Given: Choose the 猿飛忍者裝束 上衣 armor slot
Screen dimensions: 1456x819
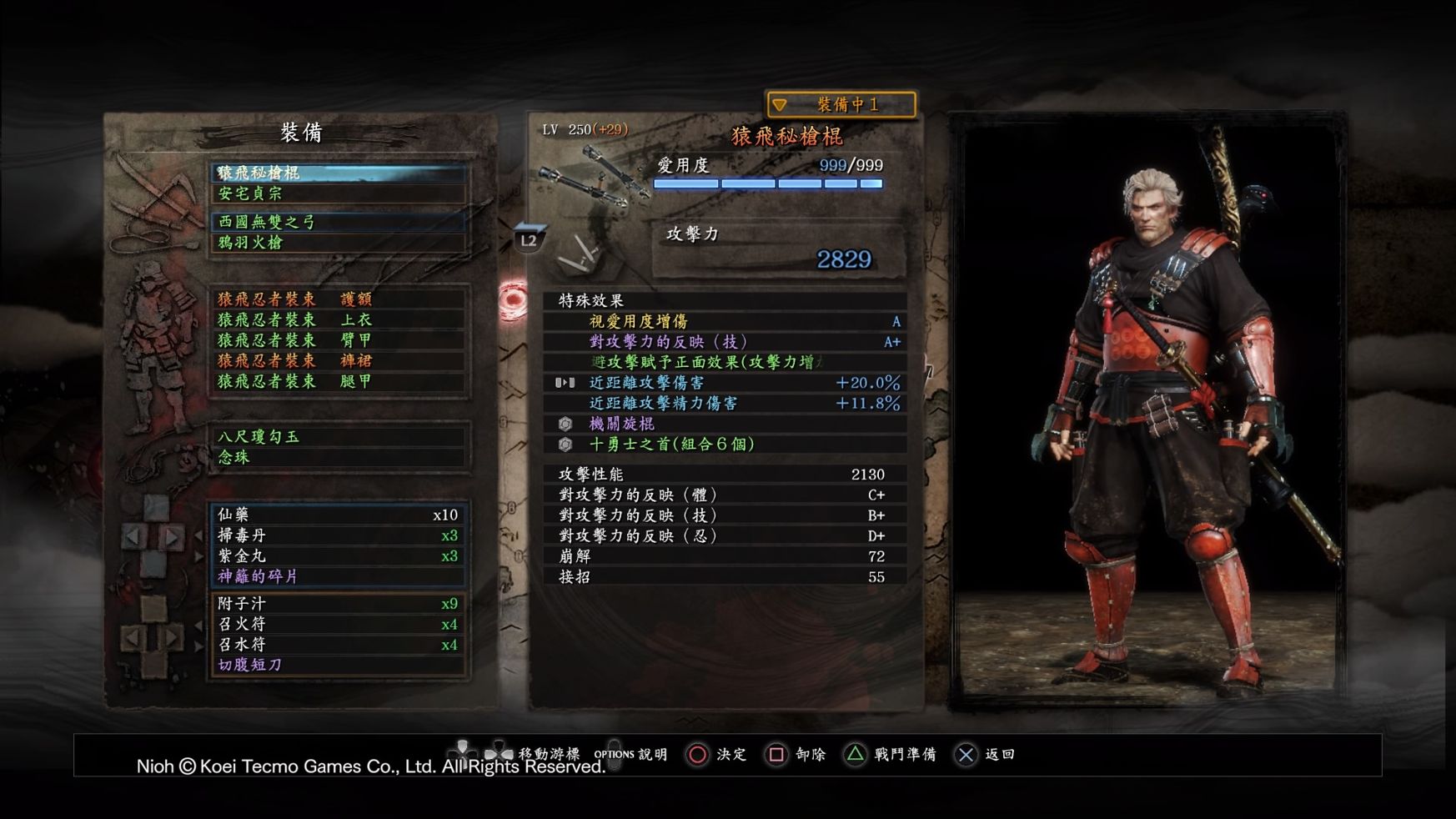Looking at the screenshot, I should tap(338, 319).
